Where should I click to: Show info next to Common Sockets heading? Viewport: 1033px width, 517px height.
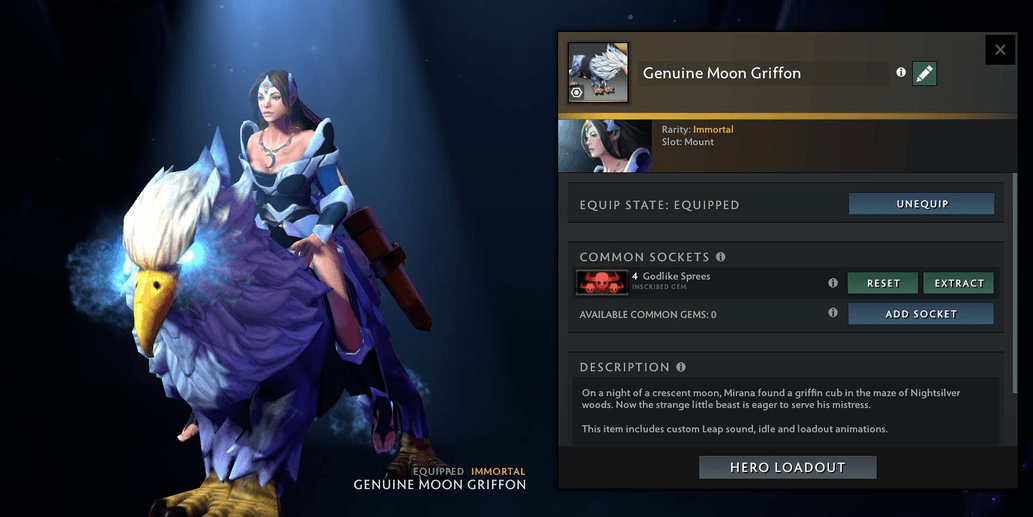pyautogui.click(x=720, y=257)
